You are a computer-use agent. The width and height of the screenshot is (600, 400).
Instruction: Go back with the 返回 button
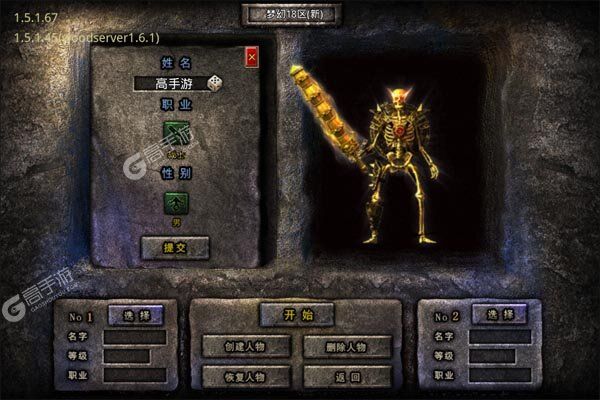346,376
